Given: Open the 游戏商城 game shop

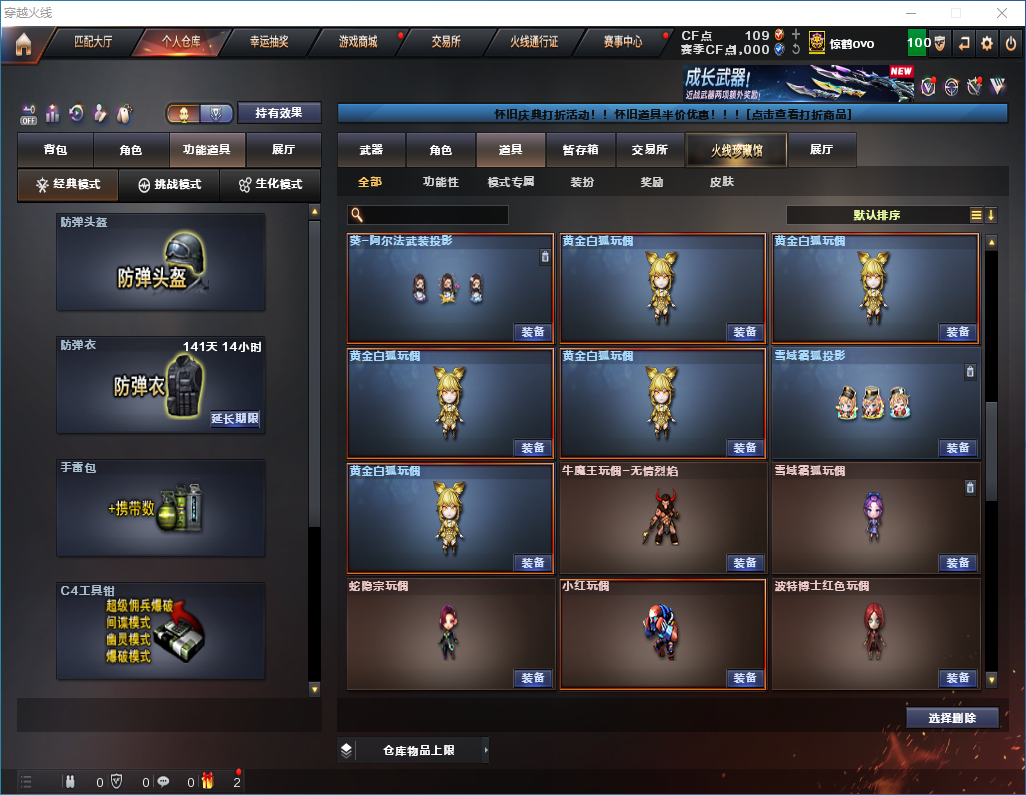Looking at the screenshot, I should [x=357, y=42].
